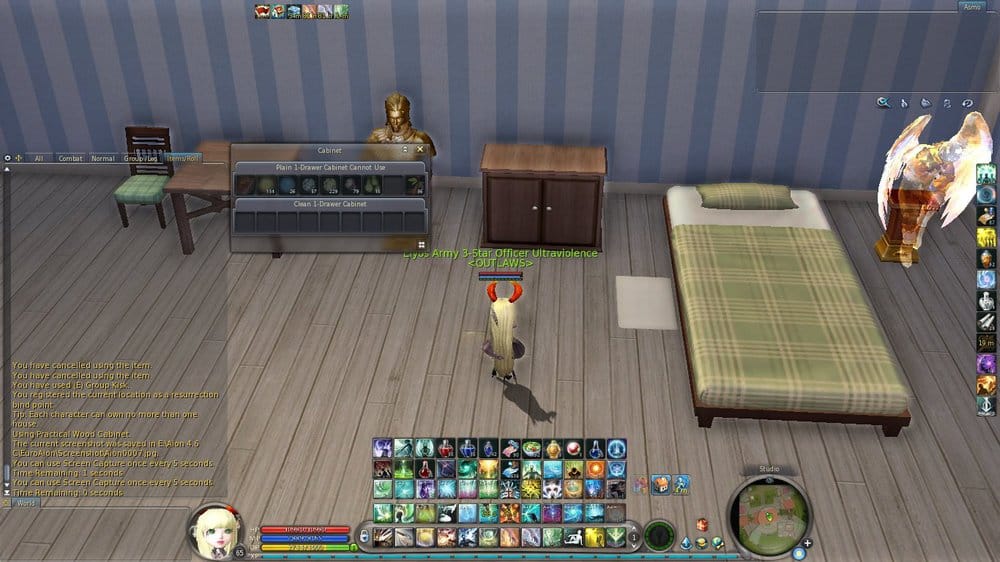Click the magnifying glass search icon

883,102
